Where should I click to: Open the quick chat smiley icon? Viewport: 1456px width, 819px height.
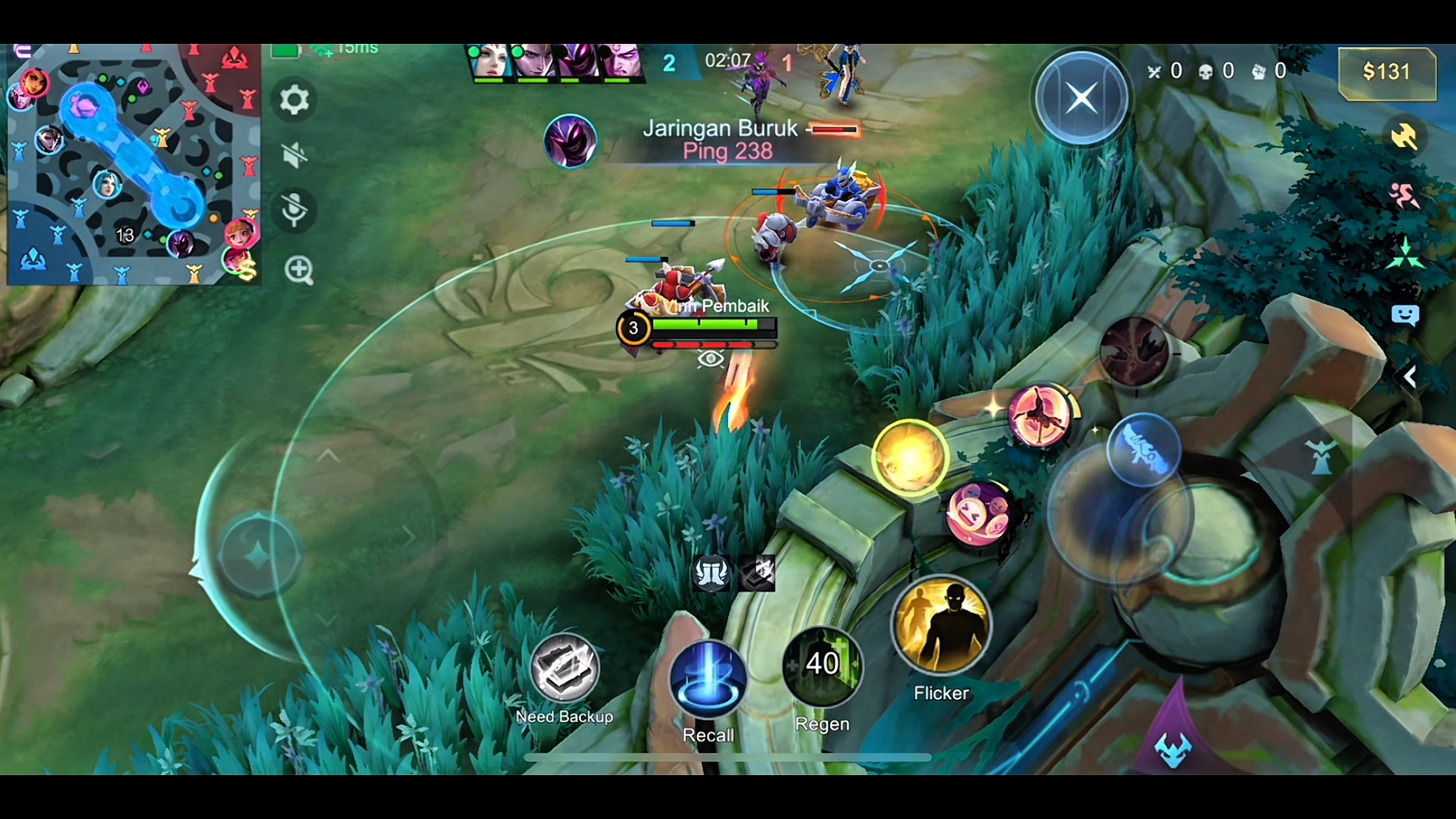point(1405,315)
